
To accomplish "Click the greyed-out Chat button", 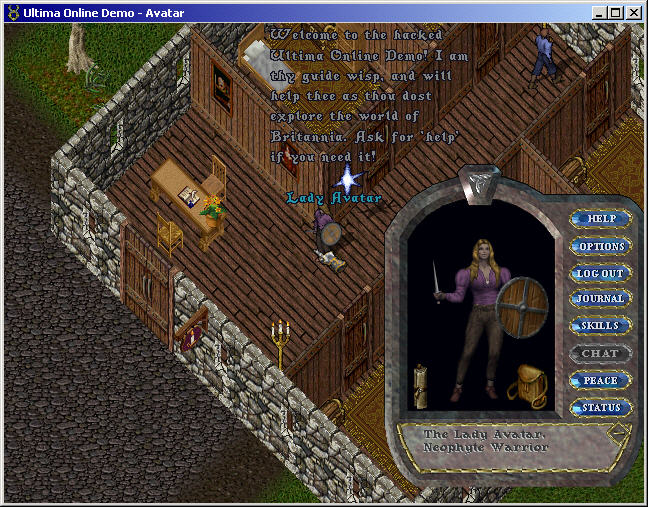I will [600, 353].
